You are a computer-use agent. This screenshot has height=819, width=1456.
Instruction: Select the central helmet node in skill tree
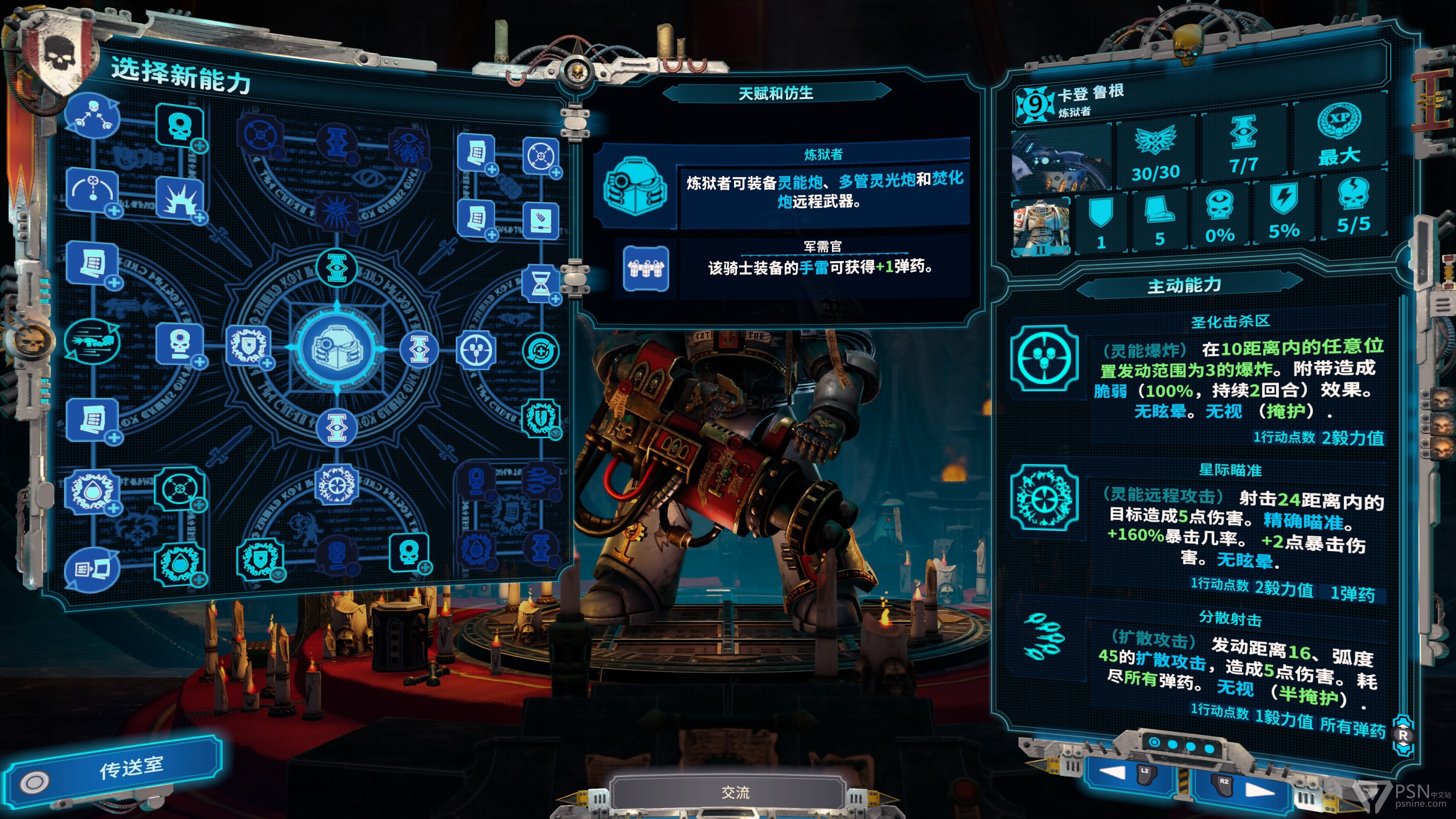point(337,348)
